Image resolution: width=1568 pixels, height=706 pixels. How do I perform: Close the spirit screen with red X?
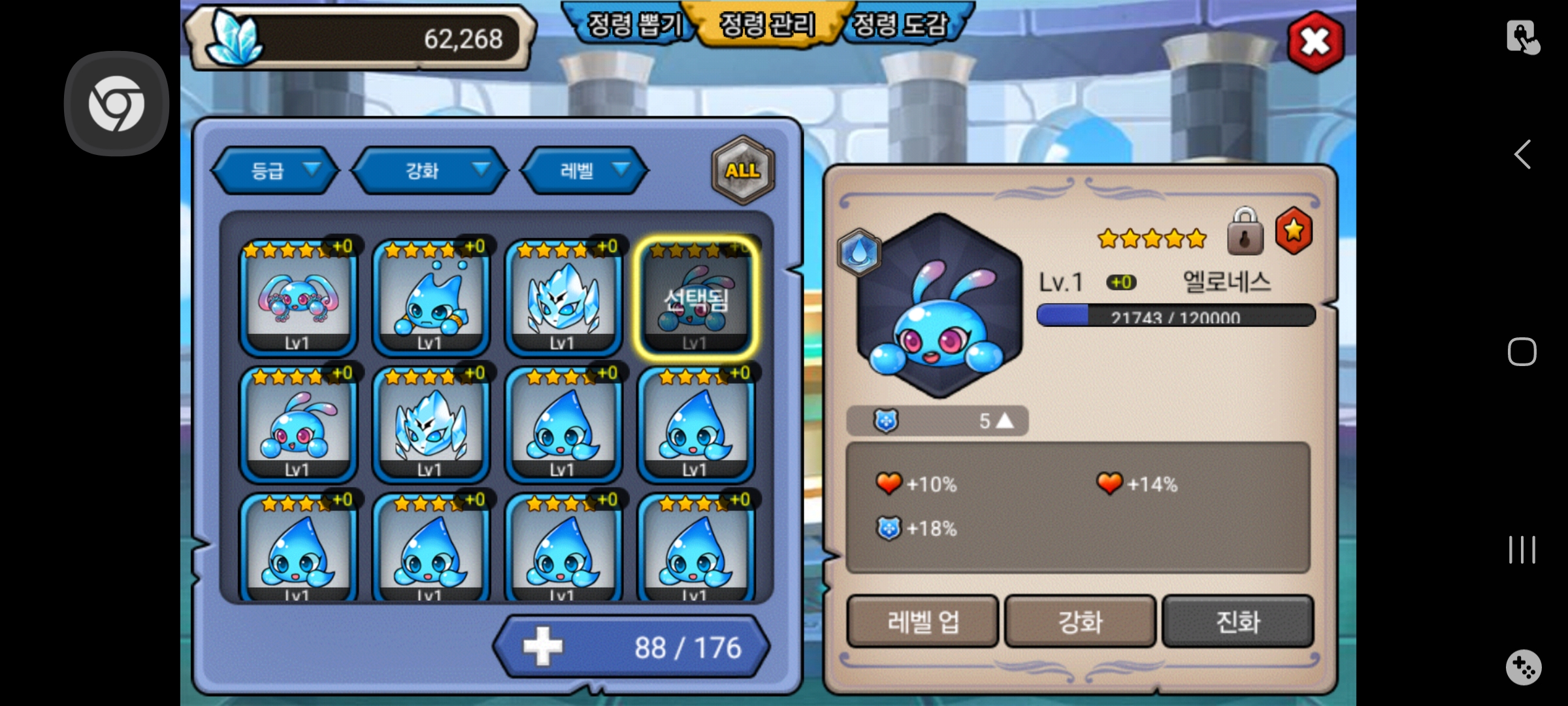[x=1315, y=42]
